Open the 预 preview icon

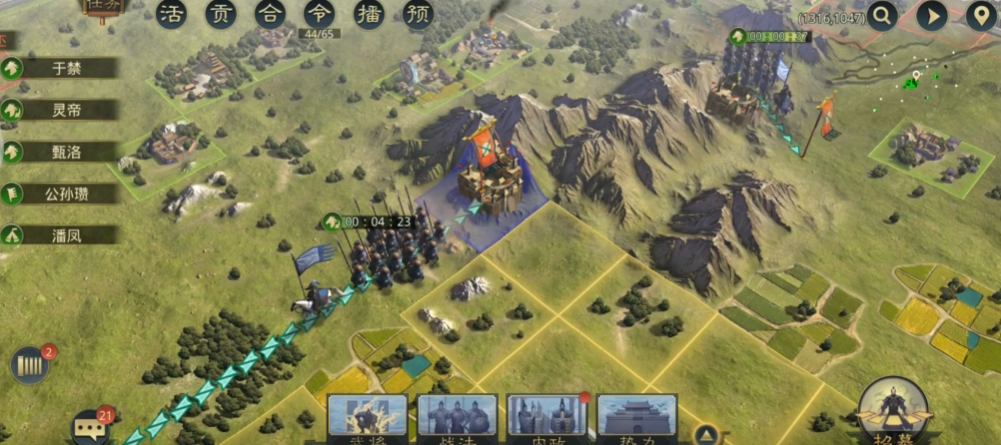tap(418, 14)
